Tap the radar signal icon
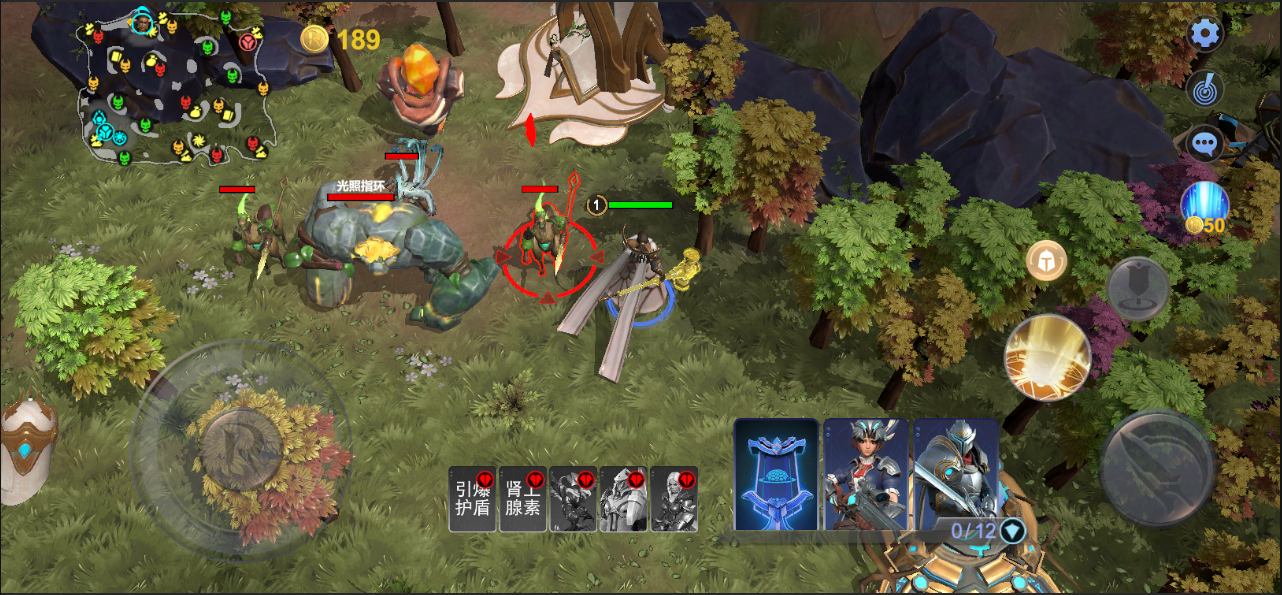This screenshot has width=1282, height=595. click(1206, 89)
